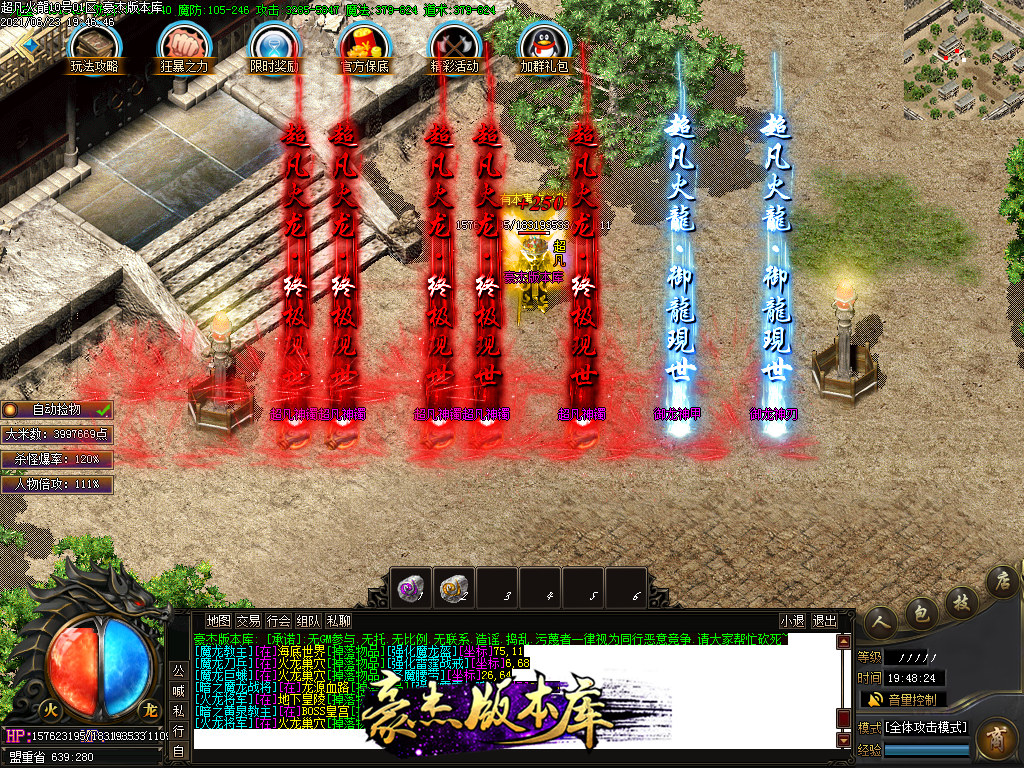
Task: Use the first hotbar slot's purple stone
Action: (409, 588)
